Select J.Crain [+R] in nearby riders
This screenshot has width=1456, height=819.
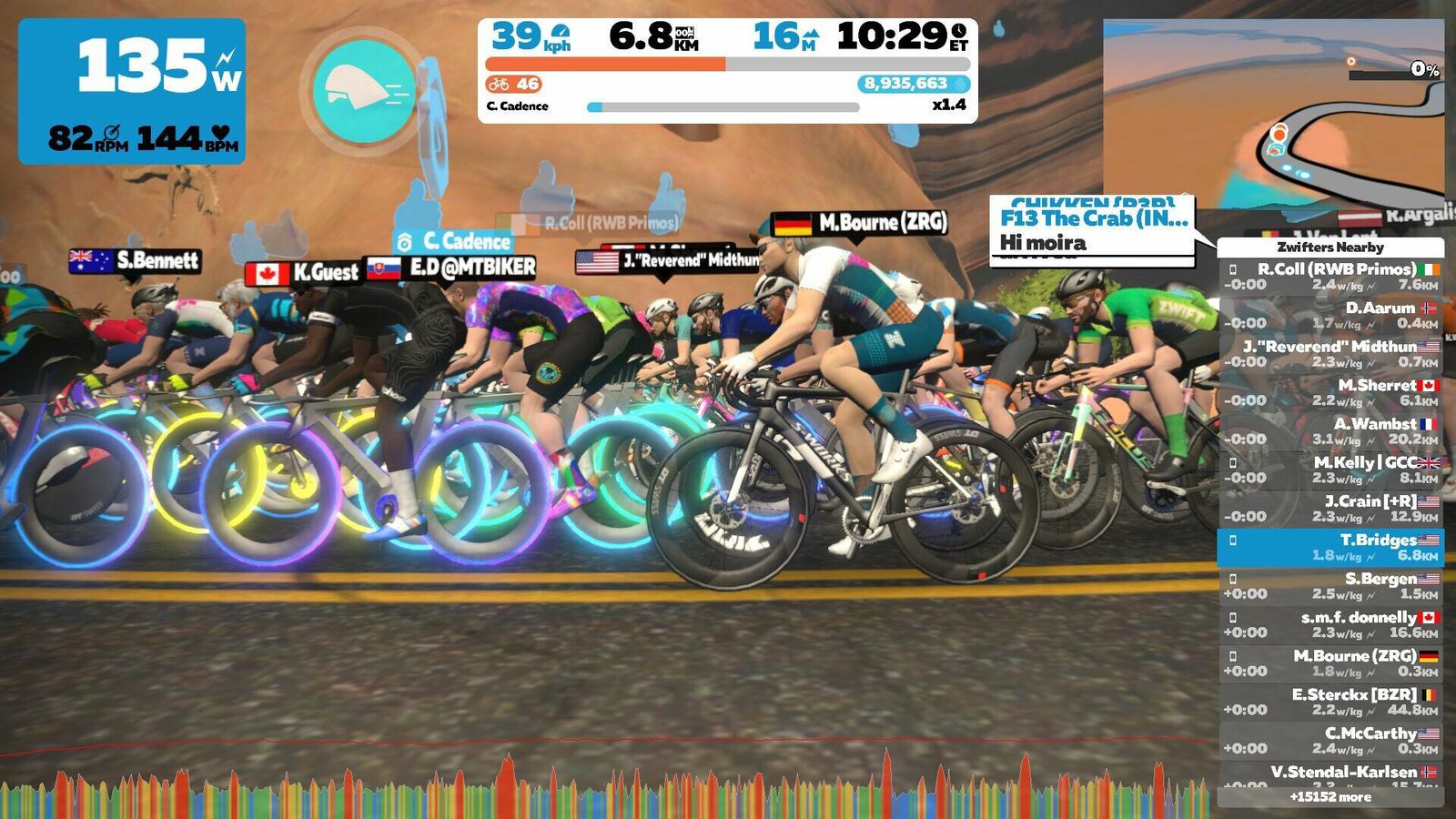click(x=1330, y=509)
